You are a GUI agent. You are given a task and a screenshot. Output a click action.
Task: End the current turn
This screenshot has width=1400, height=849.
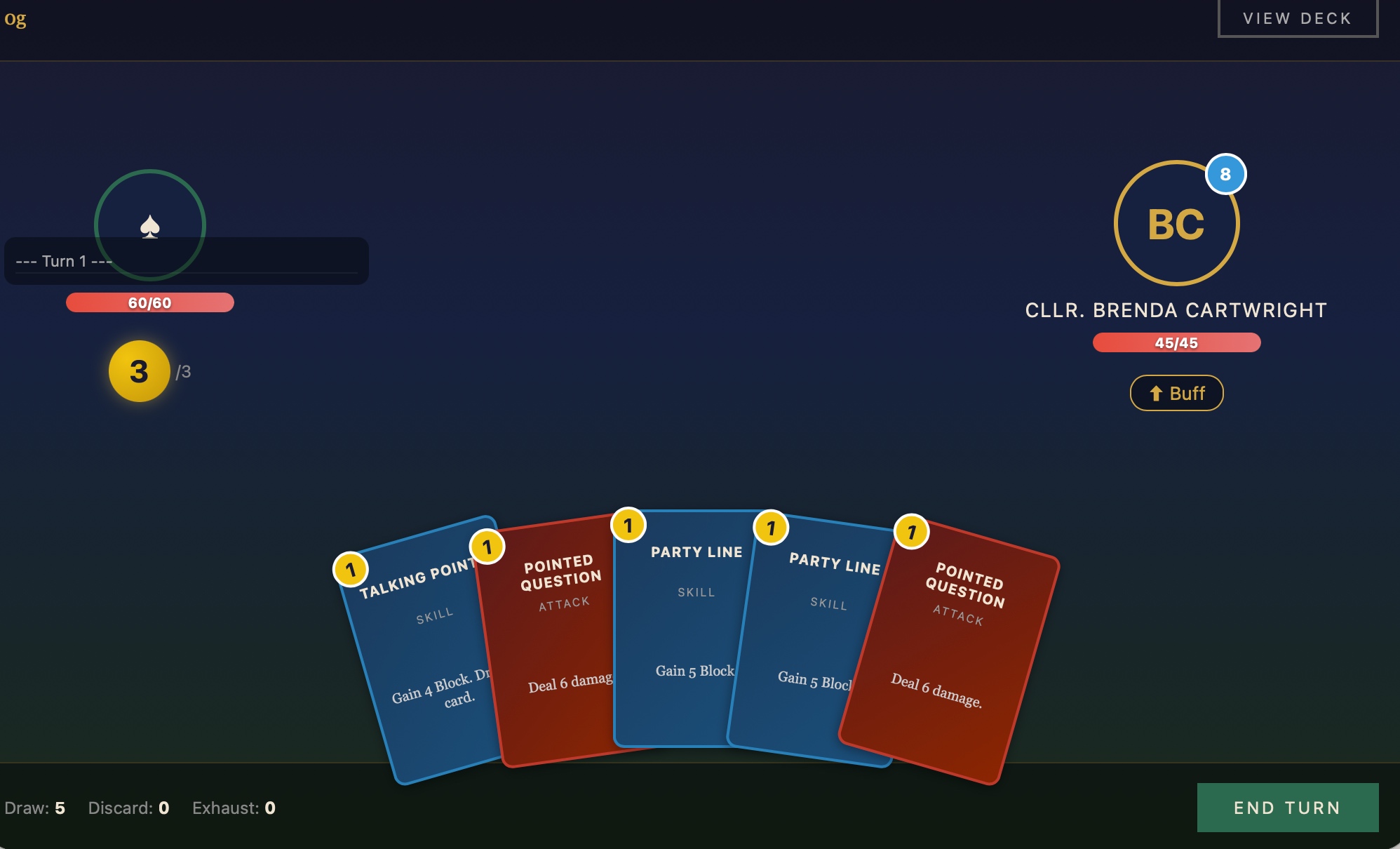pos(1287,808)
